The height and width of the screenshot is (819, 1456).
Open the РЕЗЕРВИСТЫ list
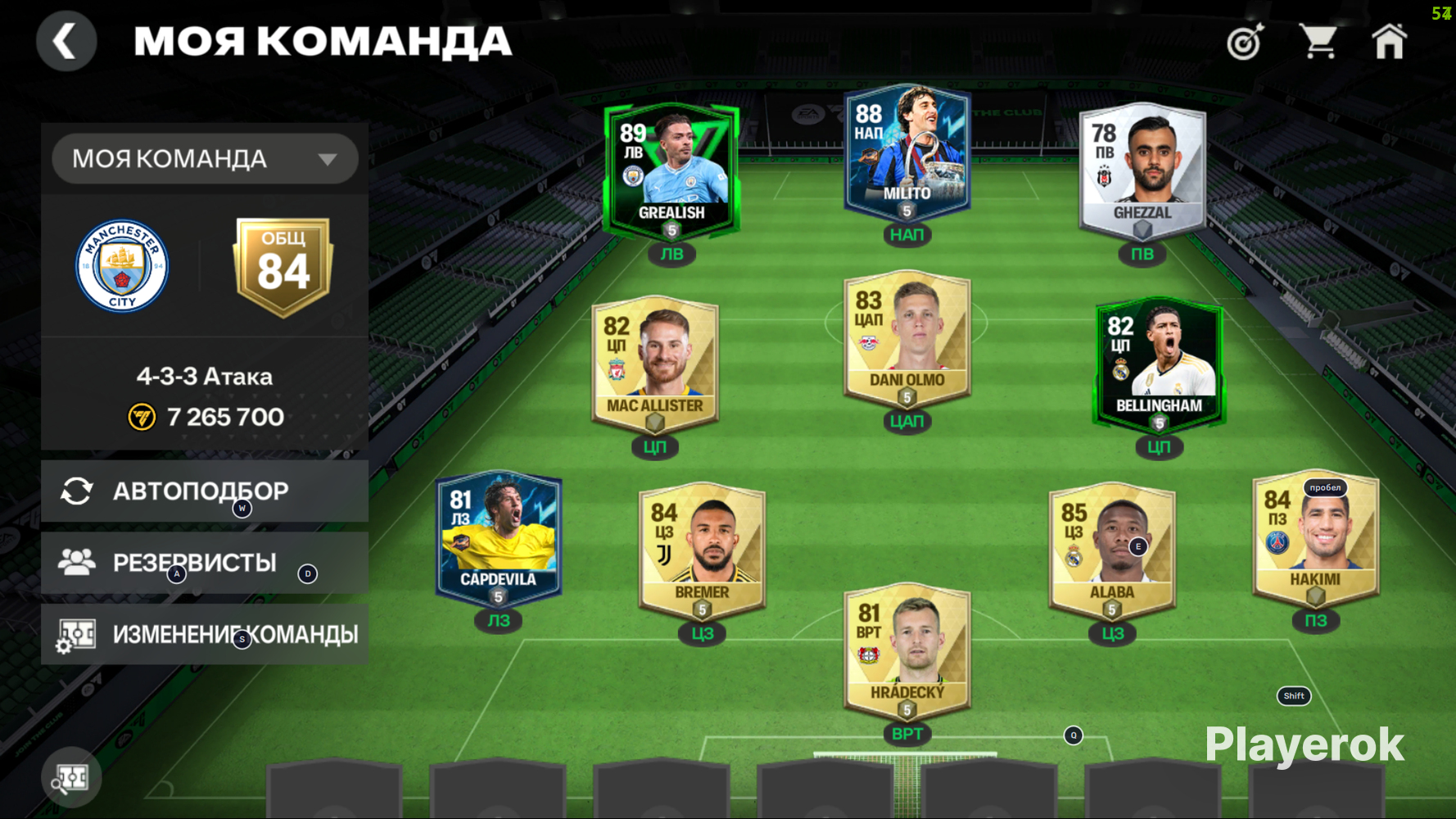point(205,563)
